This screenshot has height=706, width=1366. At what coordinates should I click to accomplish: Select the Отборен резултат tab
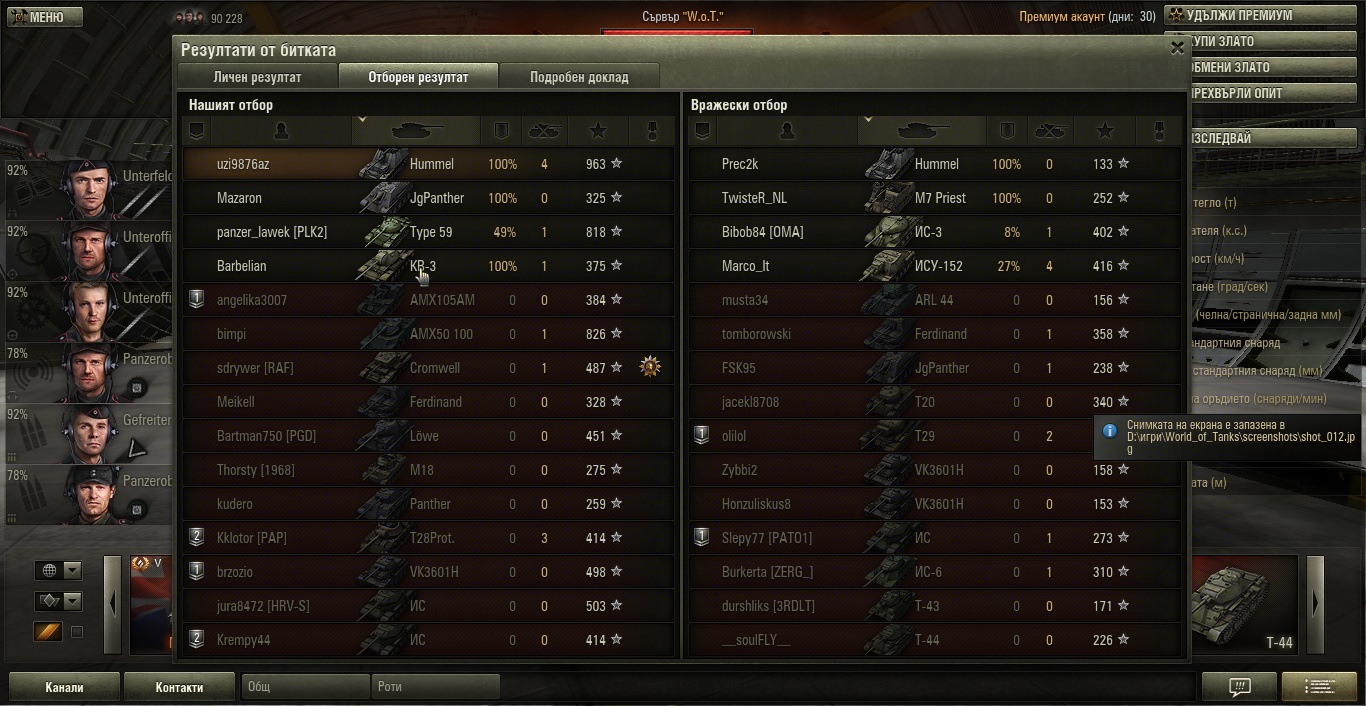click(x=418, y=77)
